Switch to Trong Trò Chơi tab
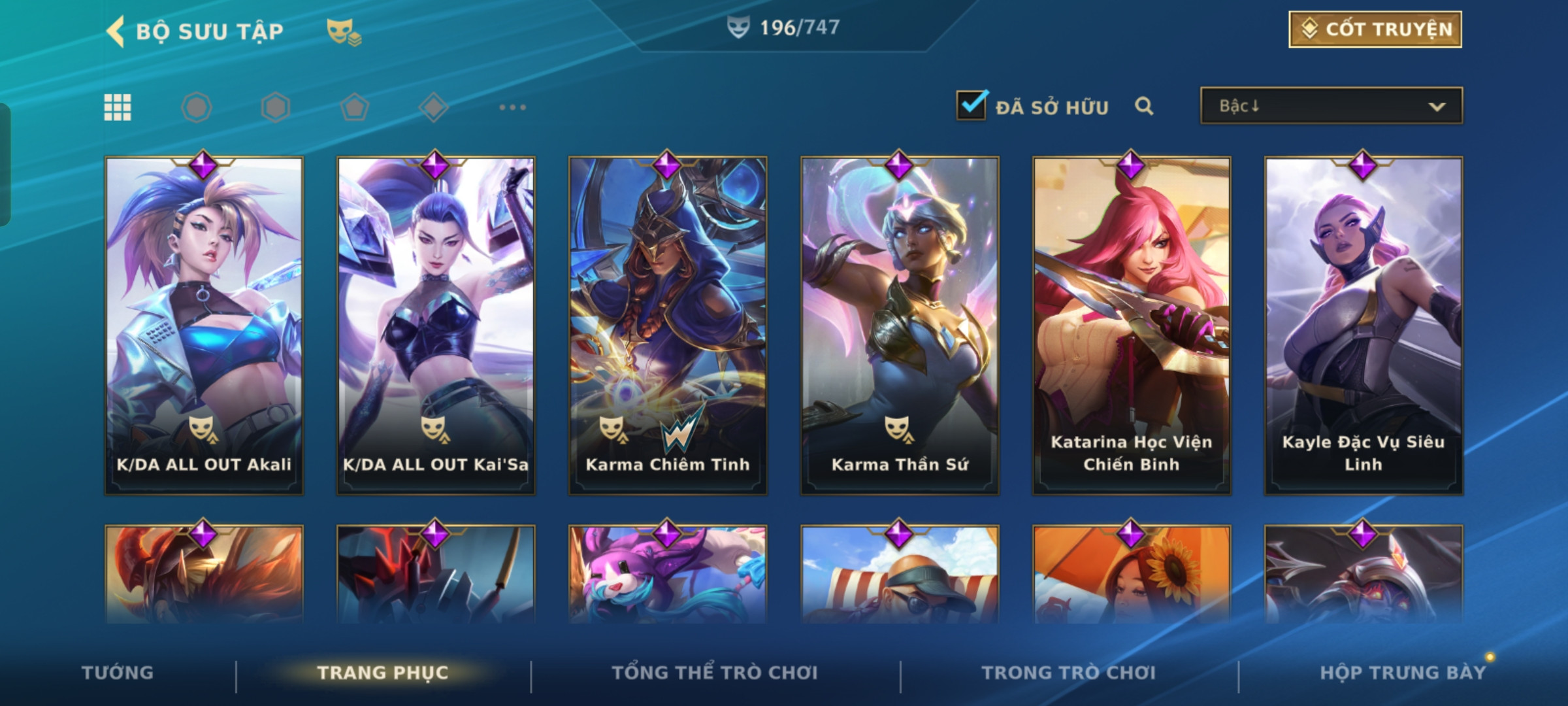This screenshot has height=706, width=1568. 1068,673
